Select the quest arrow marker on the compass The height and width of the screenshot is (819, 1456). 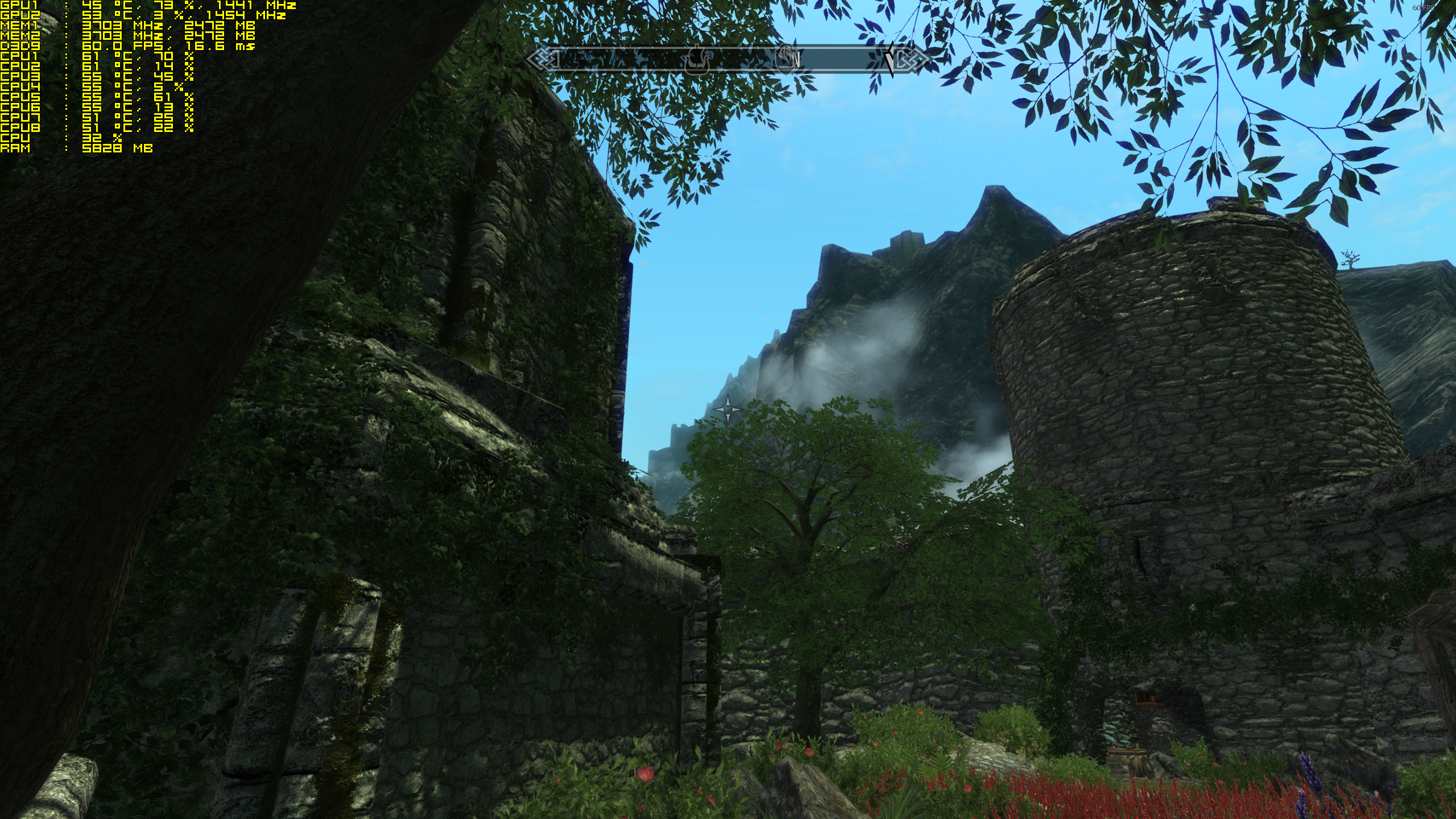tap(890, 59)
